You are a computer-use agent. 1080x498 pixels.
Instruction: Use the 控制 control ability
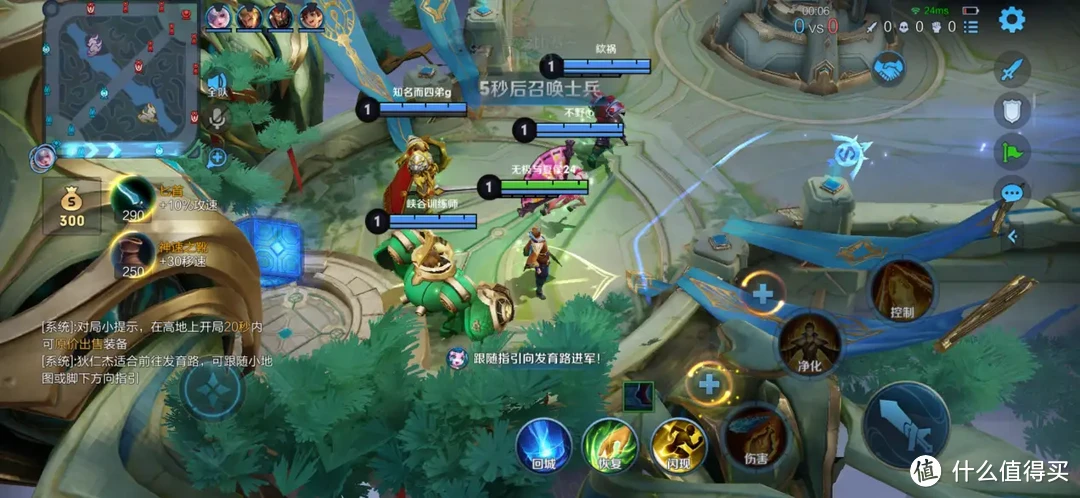click(x=902, y=289)
